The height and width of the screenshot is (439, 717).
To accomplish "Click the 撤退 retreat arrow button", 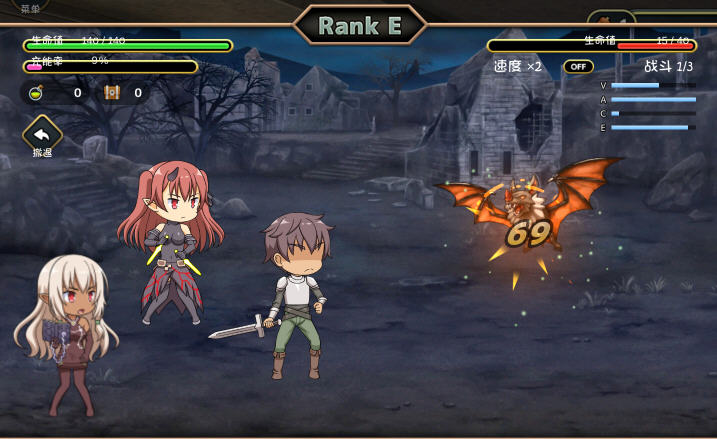I will (42, 133).
